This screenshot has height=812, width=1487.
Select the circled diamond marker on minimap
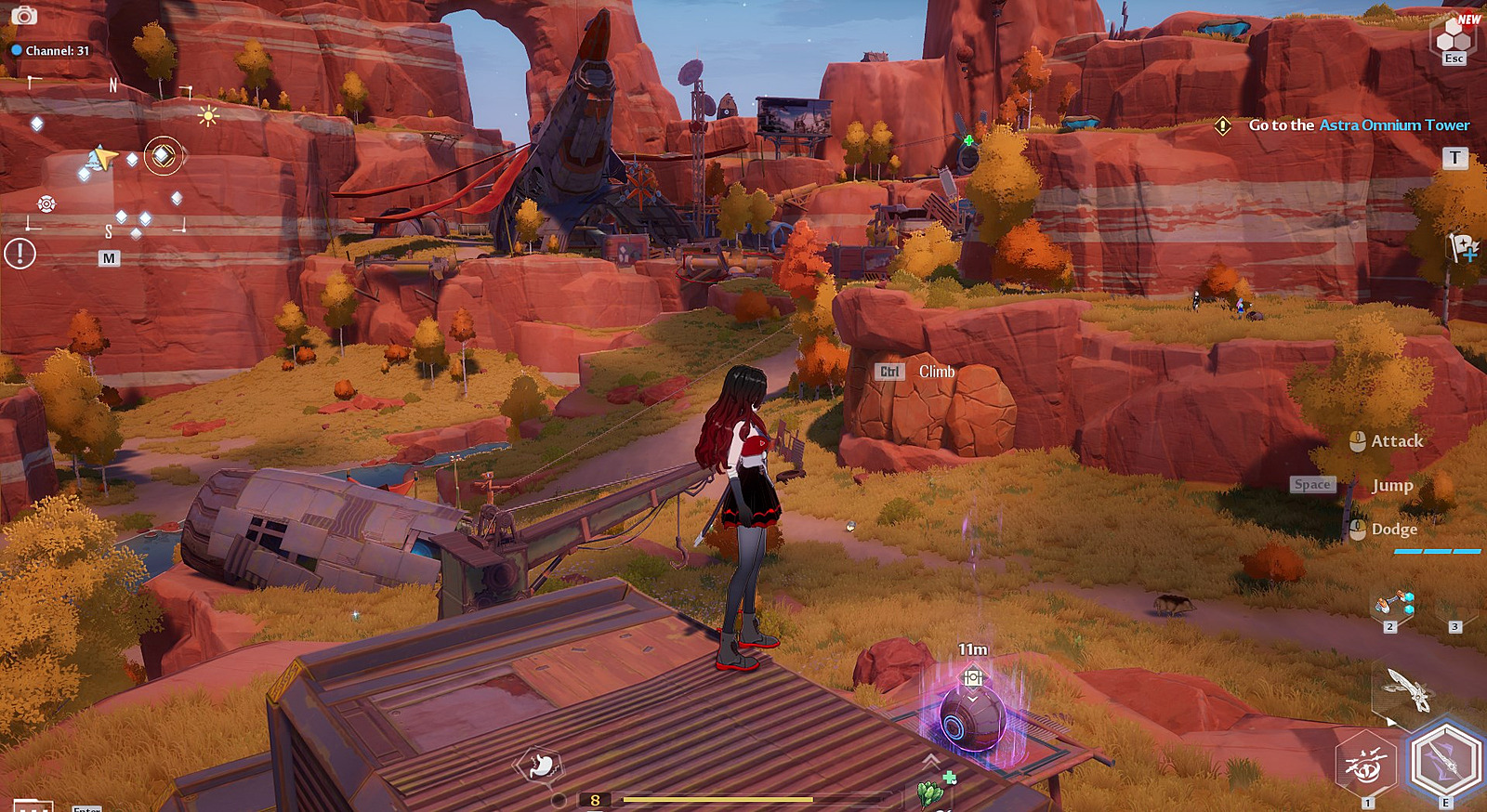163,155
